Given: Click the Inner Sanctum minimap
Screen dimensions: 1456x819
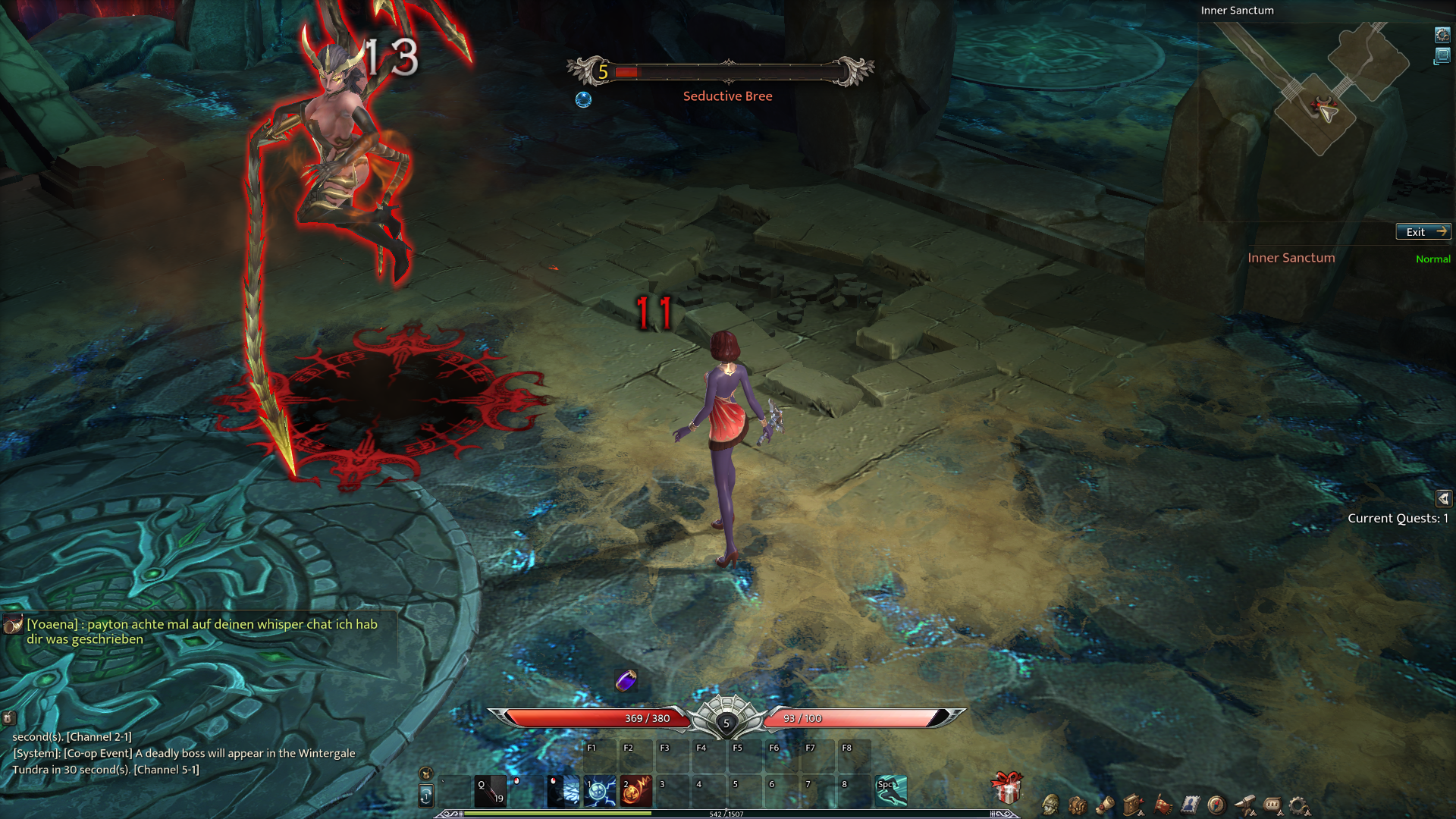Looking at the screenshot, I should (1323, 99).
